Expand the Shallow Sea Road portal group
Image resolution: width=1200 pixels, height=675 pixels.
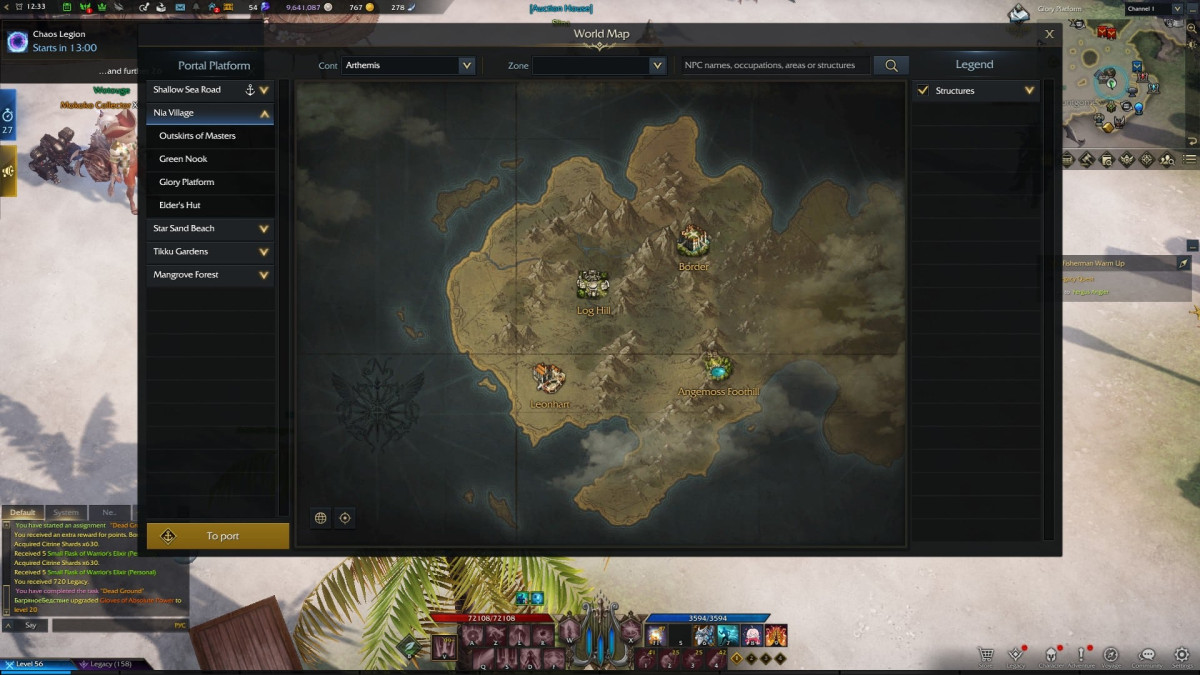[264, 90]
